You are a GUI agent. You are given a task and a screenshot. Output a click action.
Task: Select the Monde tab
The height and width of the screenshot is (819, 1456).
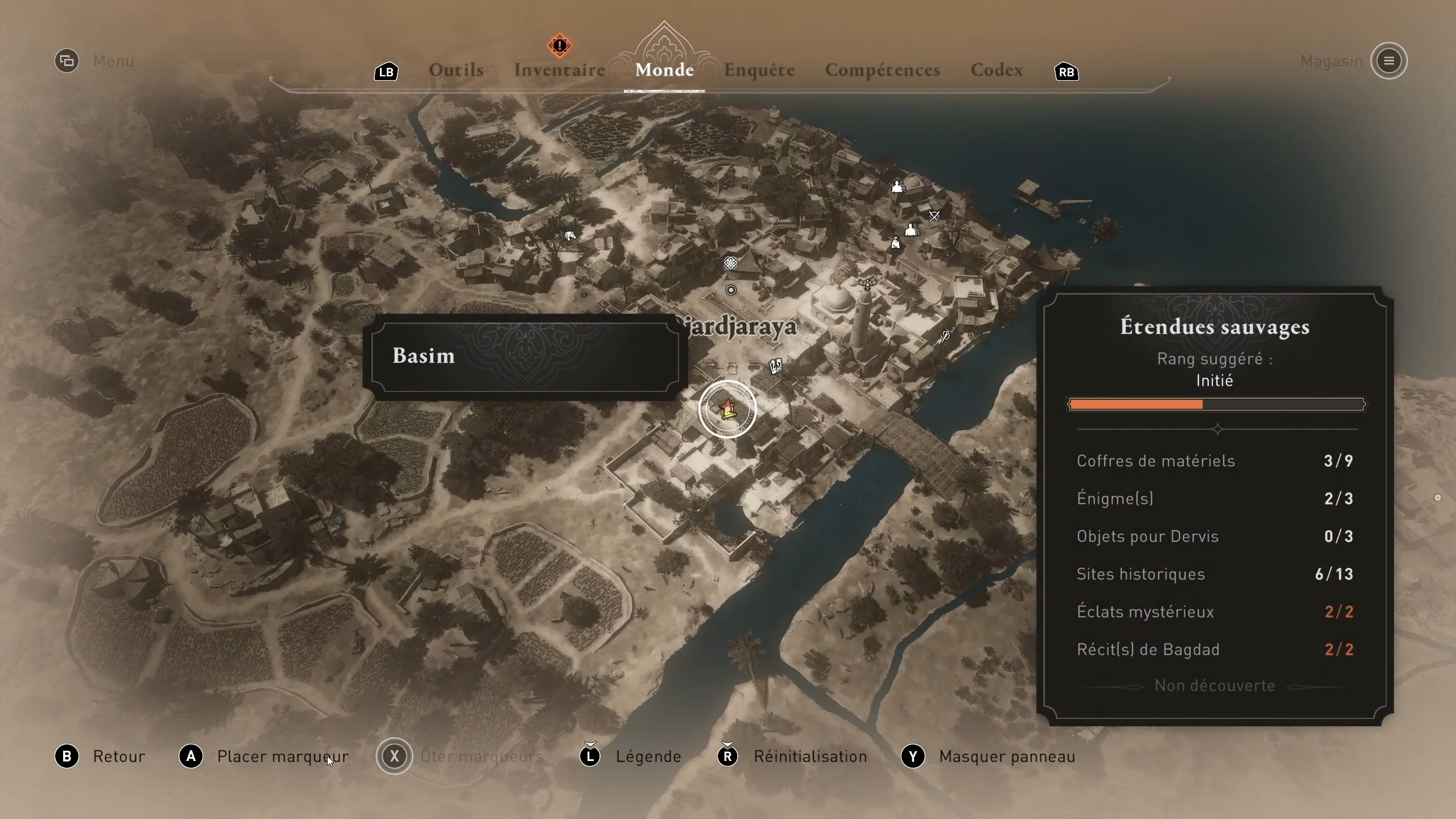[x=664, y=70]
